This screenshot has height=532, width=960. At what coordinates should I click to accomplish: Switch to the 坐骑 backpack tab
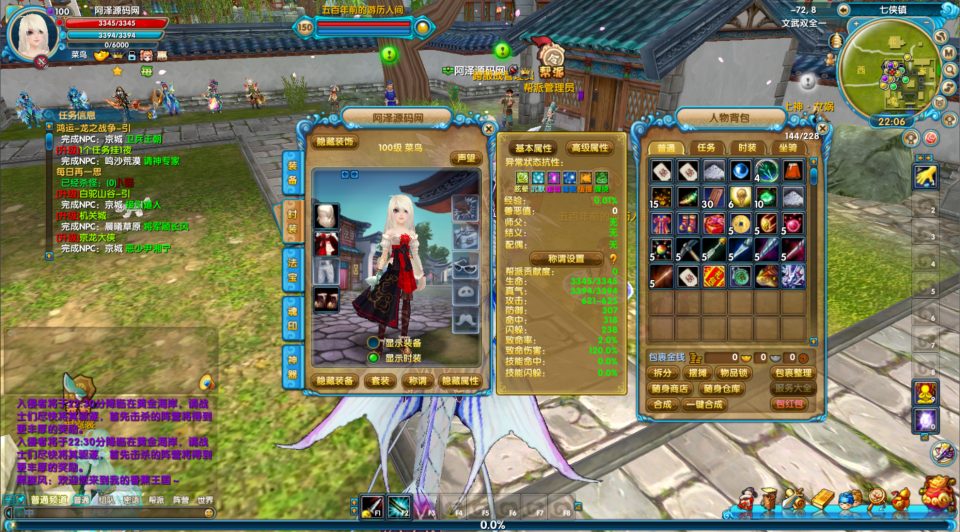tap(790, 147)
